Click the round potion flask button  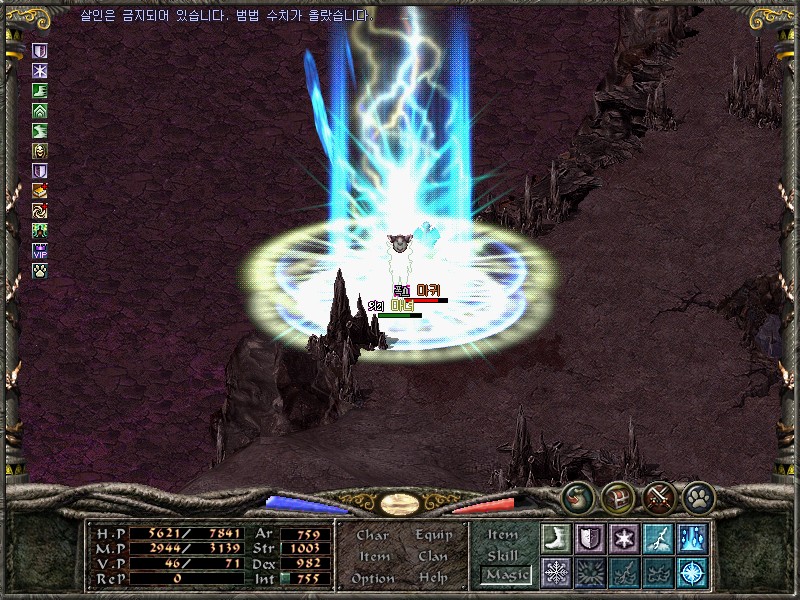(577, 496)
